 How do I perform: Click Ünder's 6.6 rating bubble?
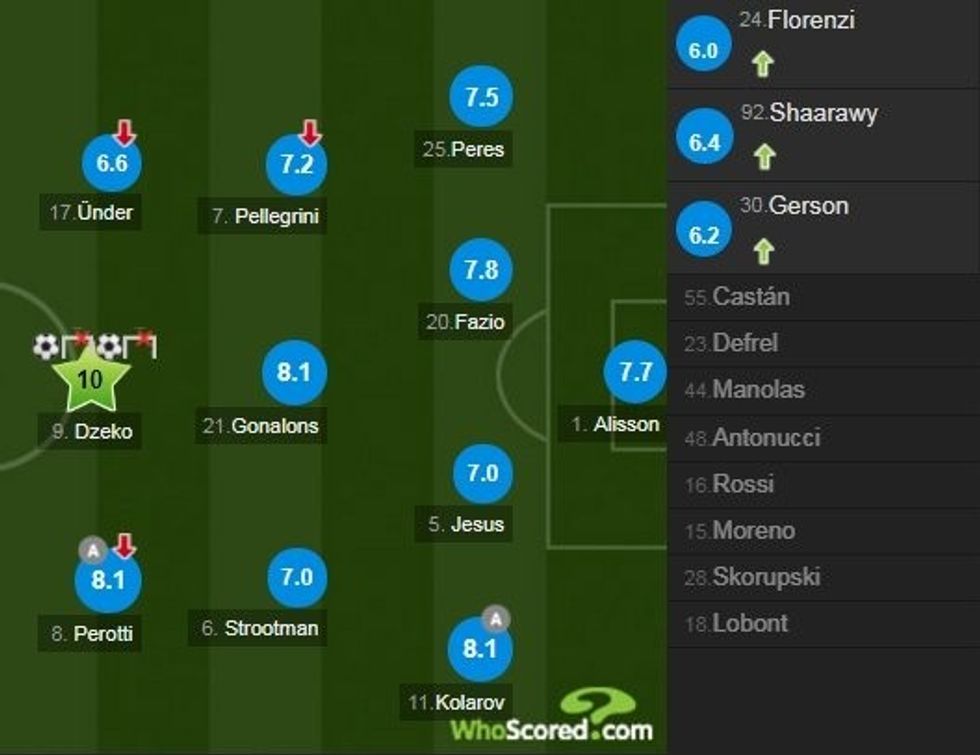pyautogui.click(x=111, y=163)
